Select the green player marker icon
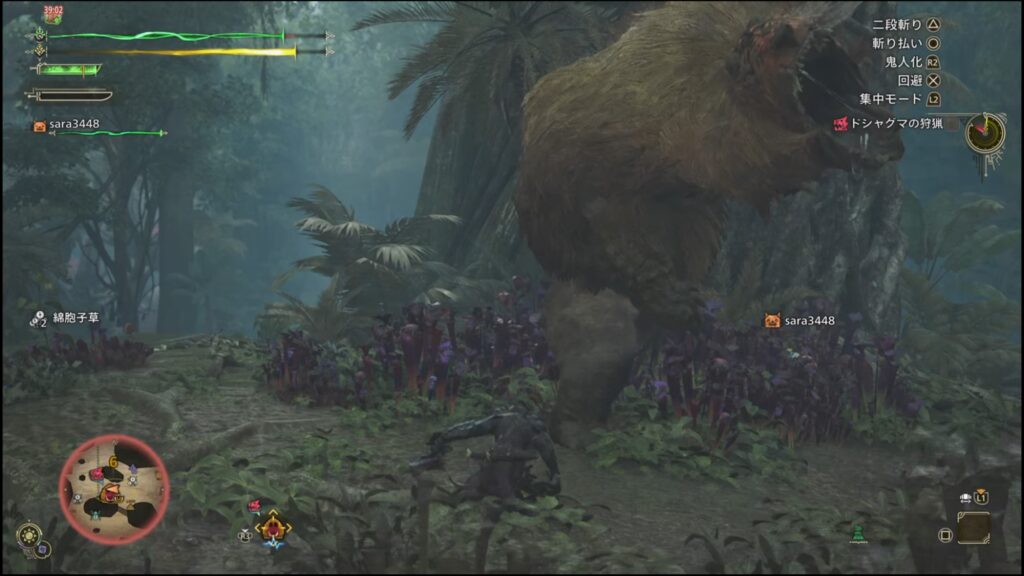 pyautogui.click(x=855, y=532)
